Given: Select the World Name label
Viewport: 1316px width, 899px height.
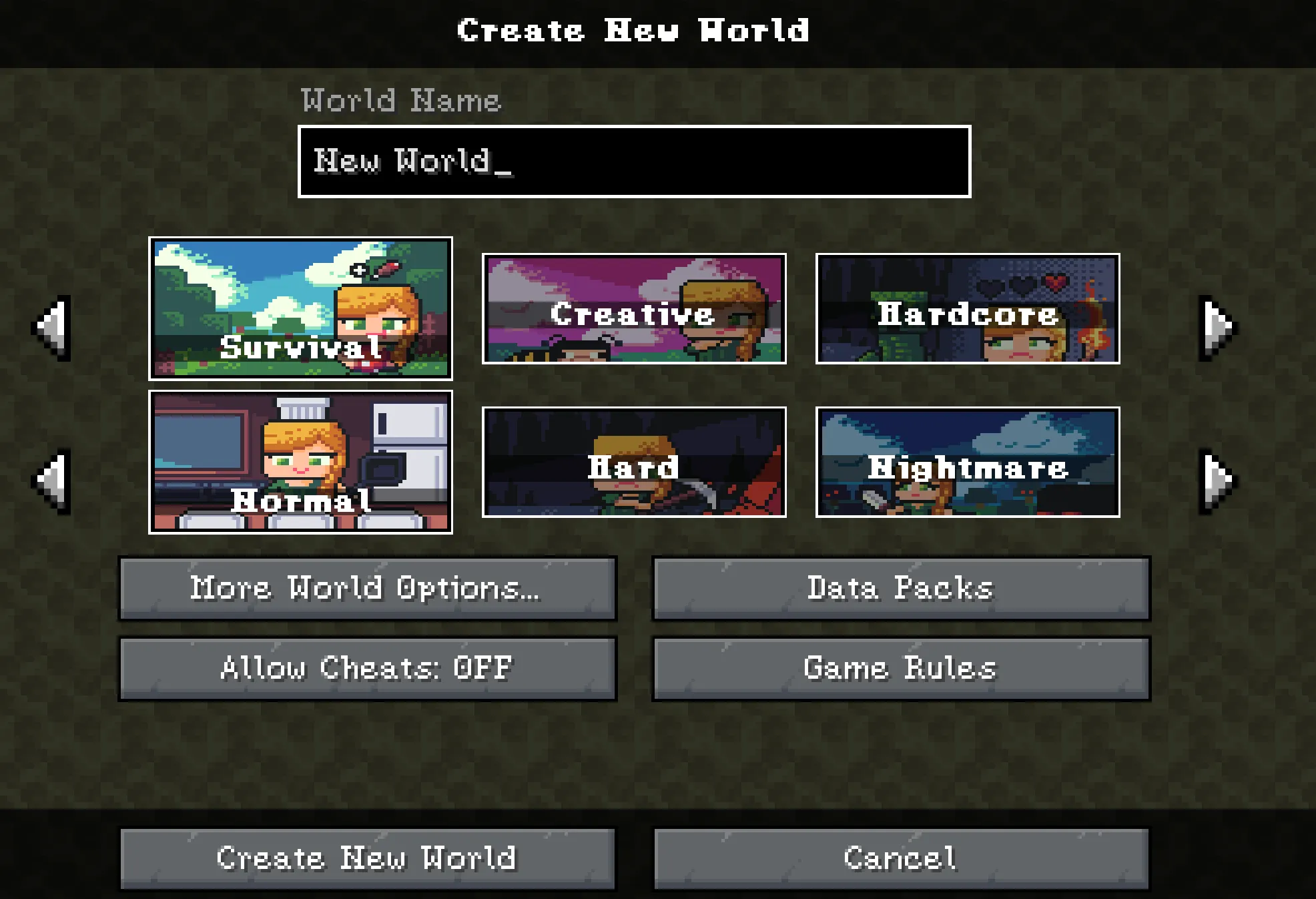Looking at the screenshot, I should pos(400,100).
